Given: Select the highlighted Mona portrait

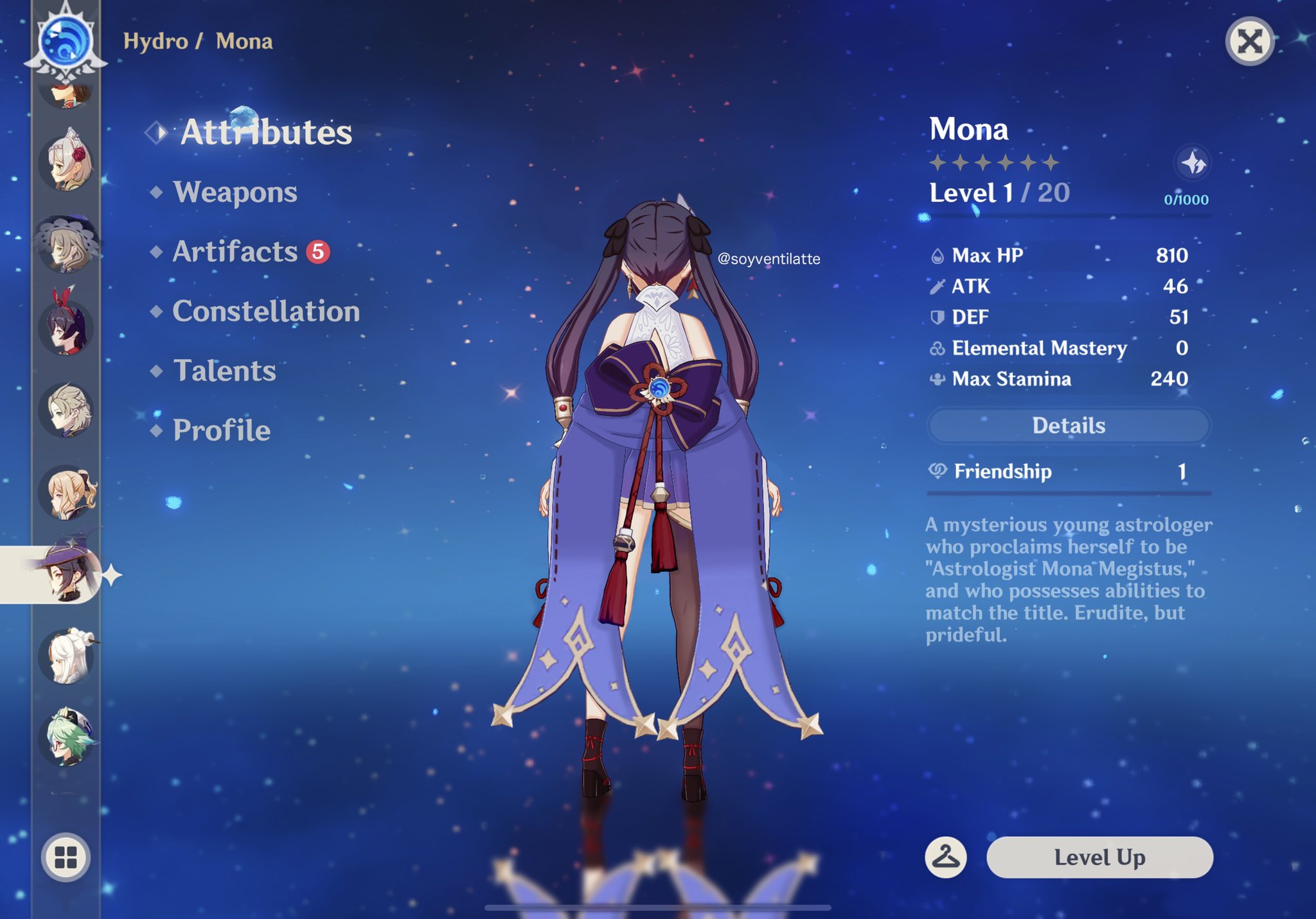Looking at the screenshot, I should pyautogui.click(x=67, y=575).
